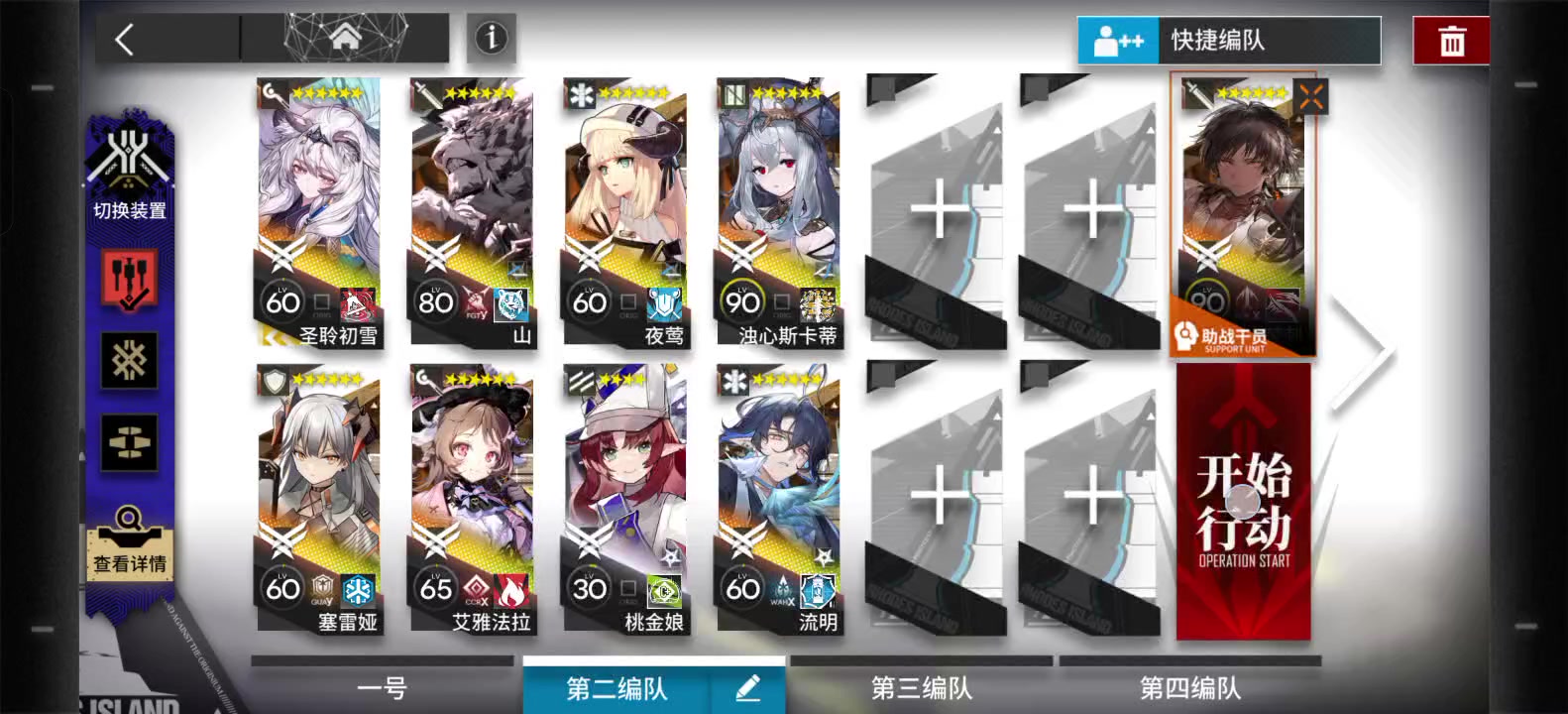Click the red equipment filter icon in sidebar
Image resolution: width=1568 pixels, height=714 pixels.
(130, 281)
